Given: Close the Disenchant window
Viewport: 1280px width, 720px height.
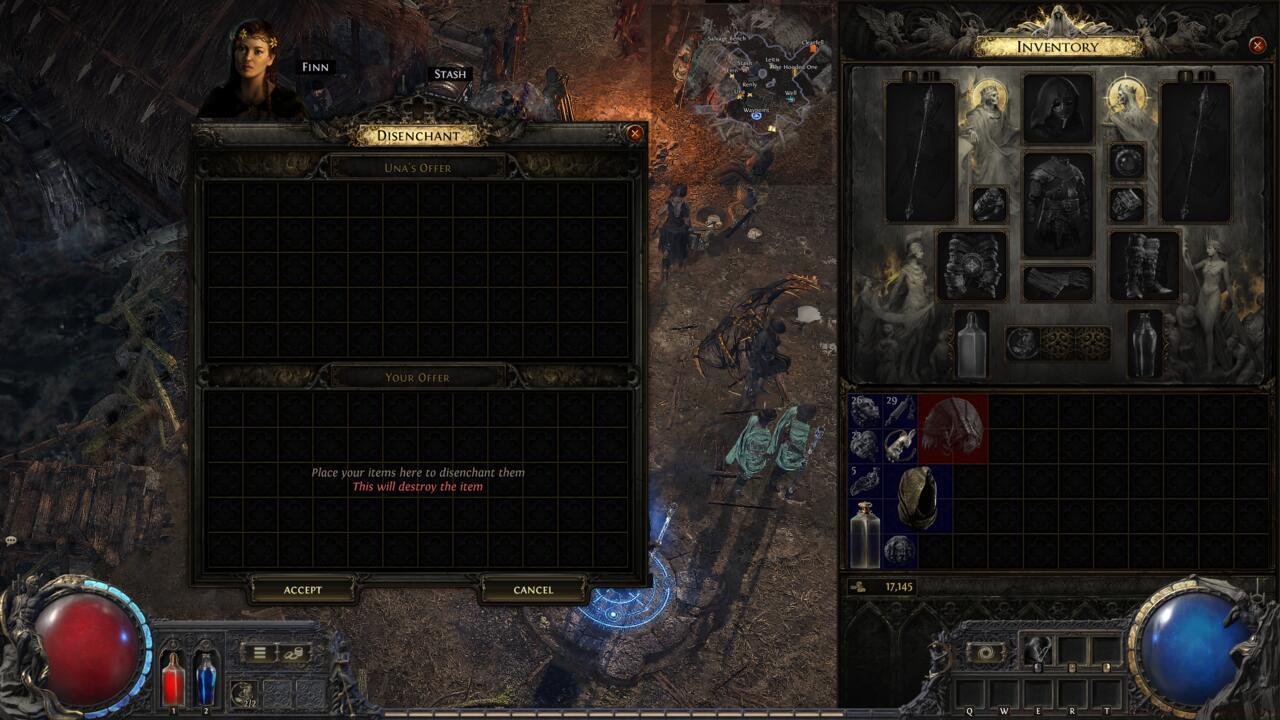Looking at the screenshot, I should (x=635, y=133).
